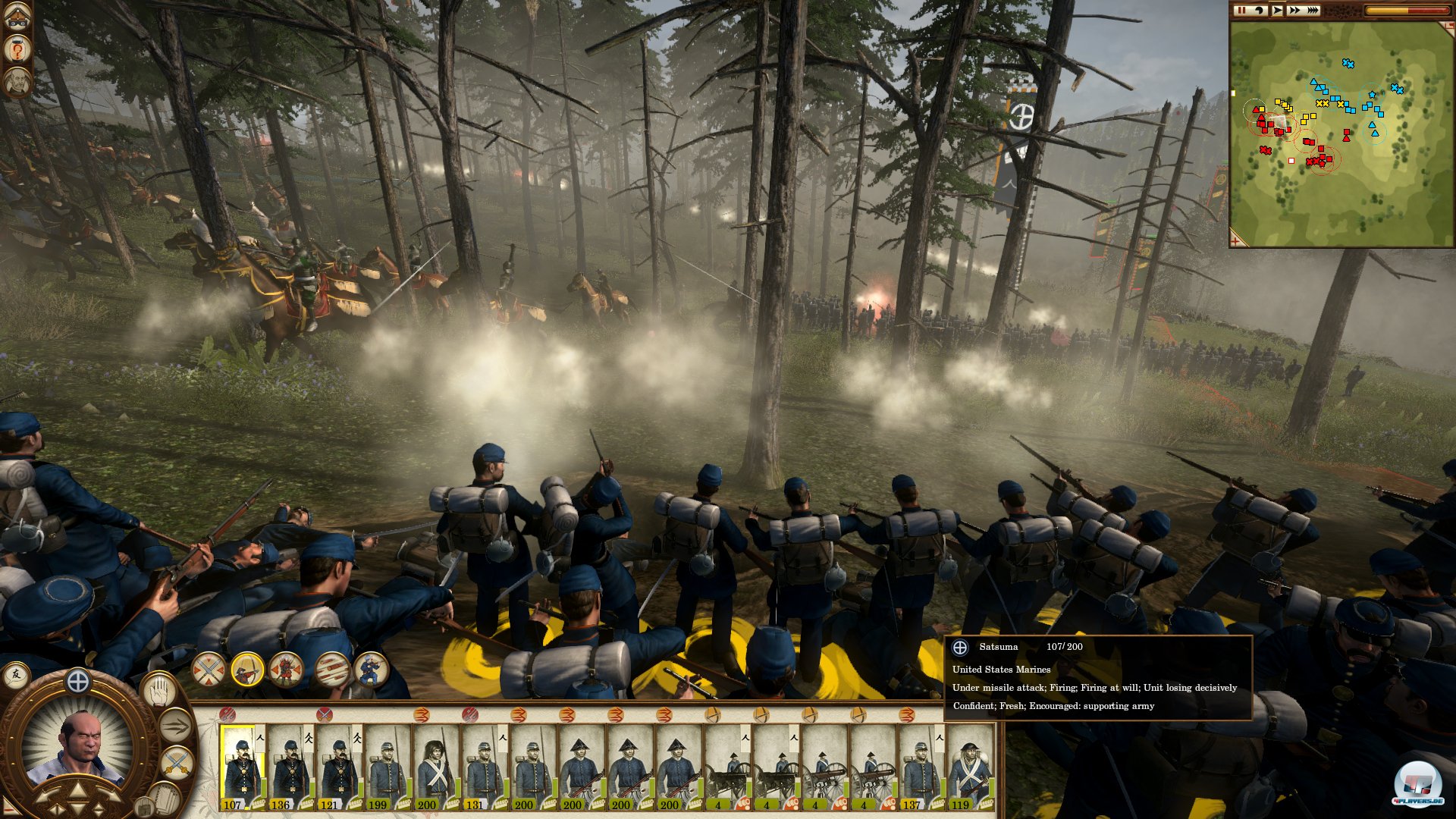Screen dimensions: 1456x819
Task: Set battle to slow motion speed
Action: (x=1259, y=11)
